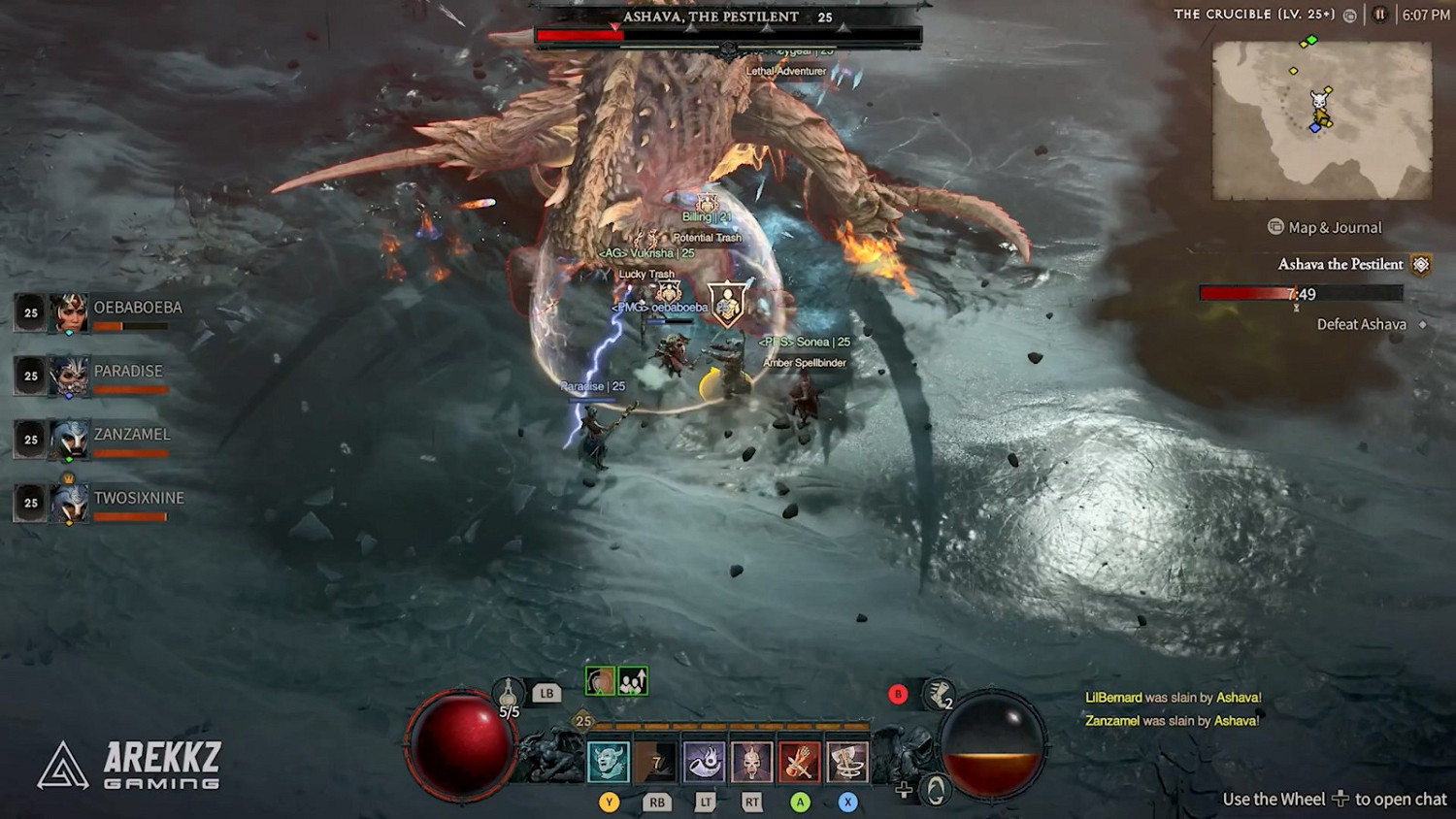This screenshot has width=1456, height=819.
Task: Click the diamond expander beside Defeat Ashava
Action: tap(1422, 324)
